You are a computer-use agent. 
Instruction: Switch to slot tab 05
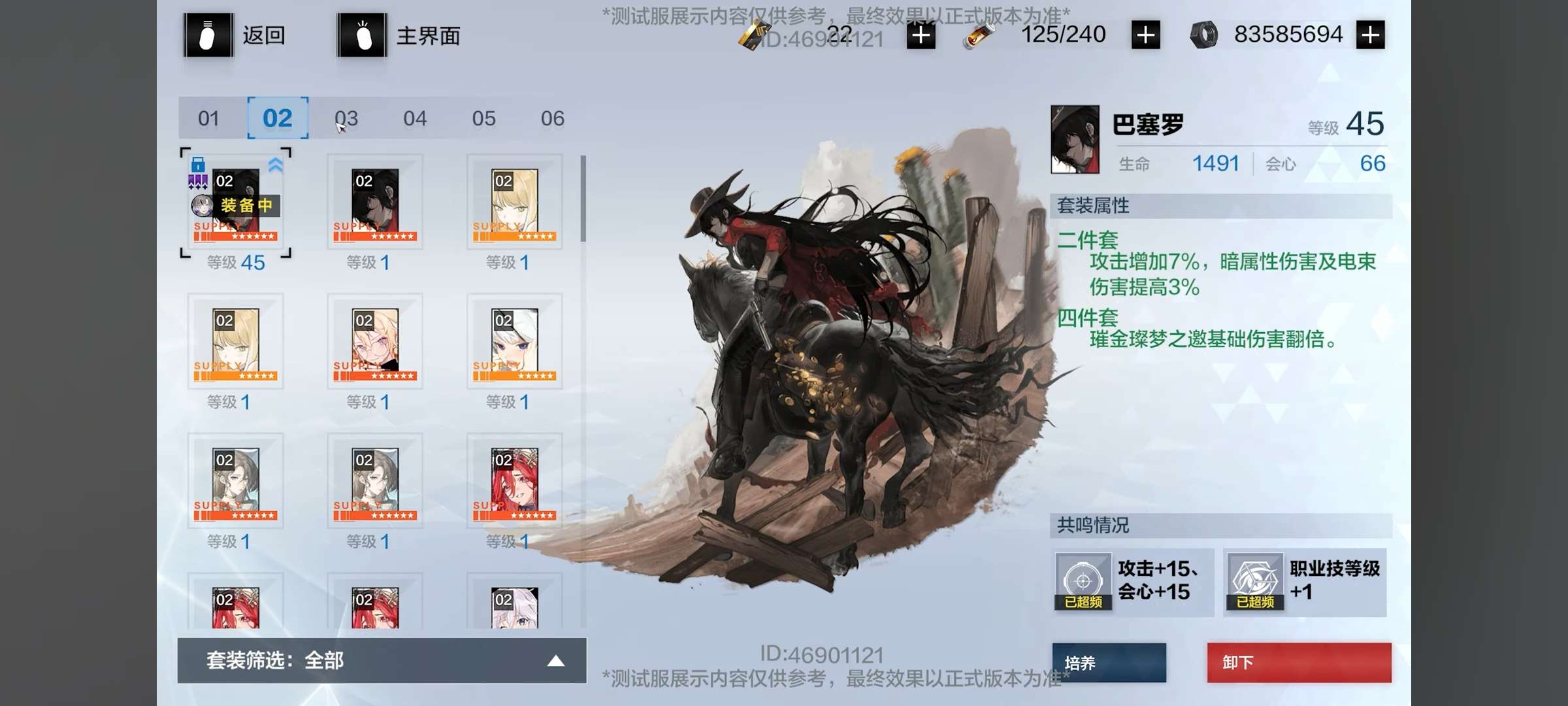click(x=484, y=118)
